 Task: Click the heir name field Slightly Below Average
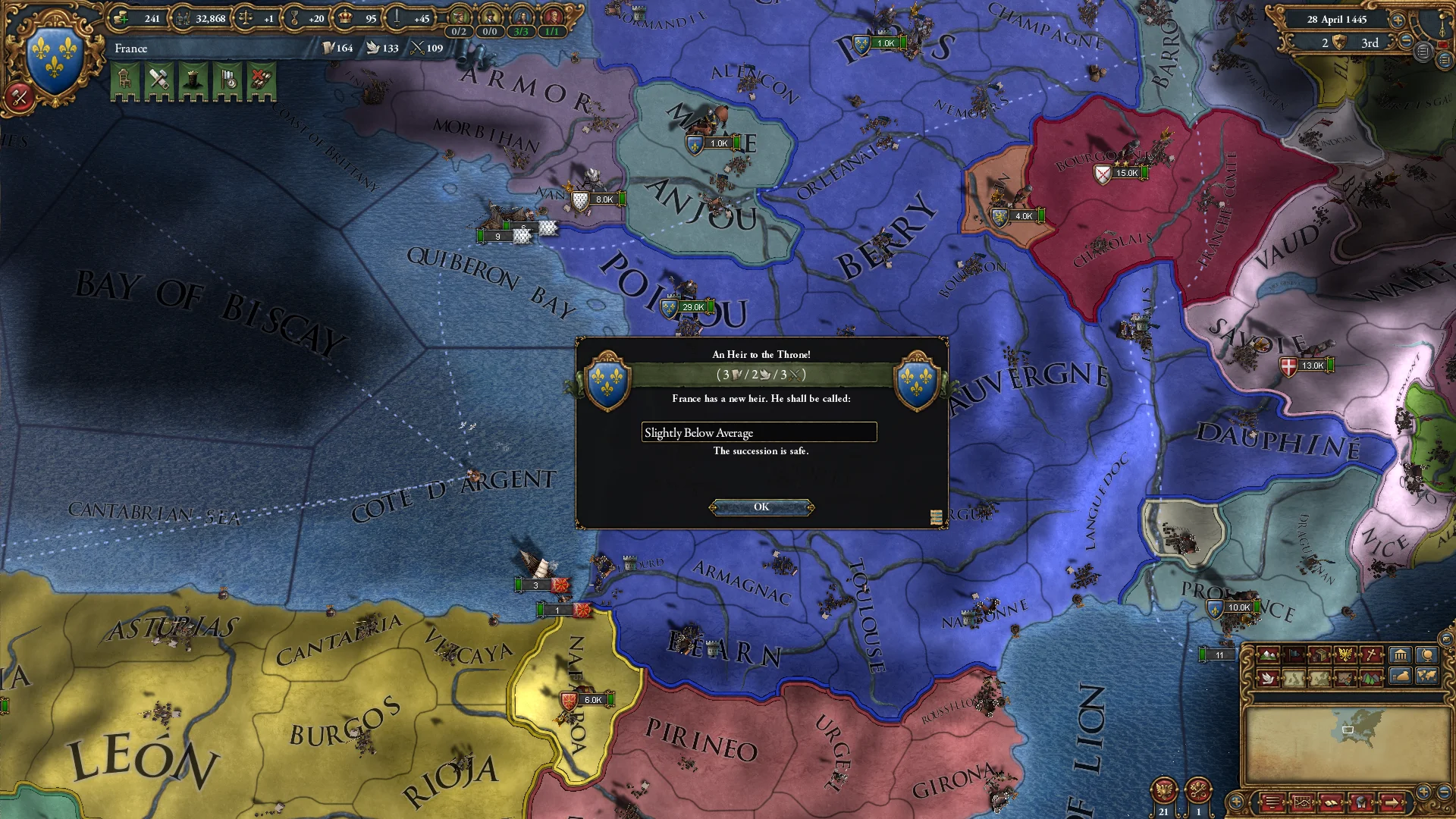click(x=758, y=432)
